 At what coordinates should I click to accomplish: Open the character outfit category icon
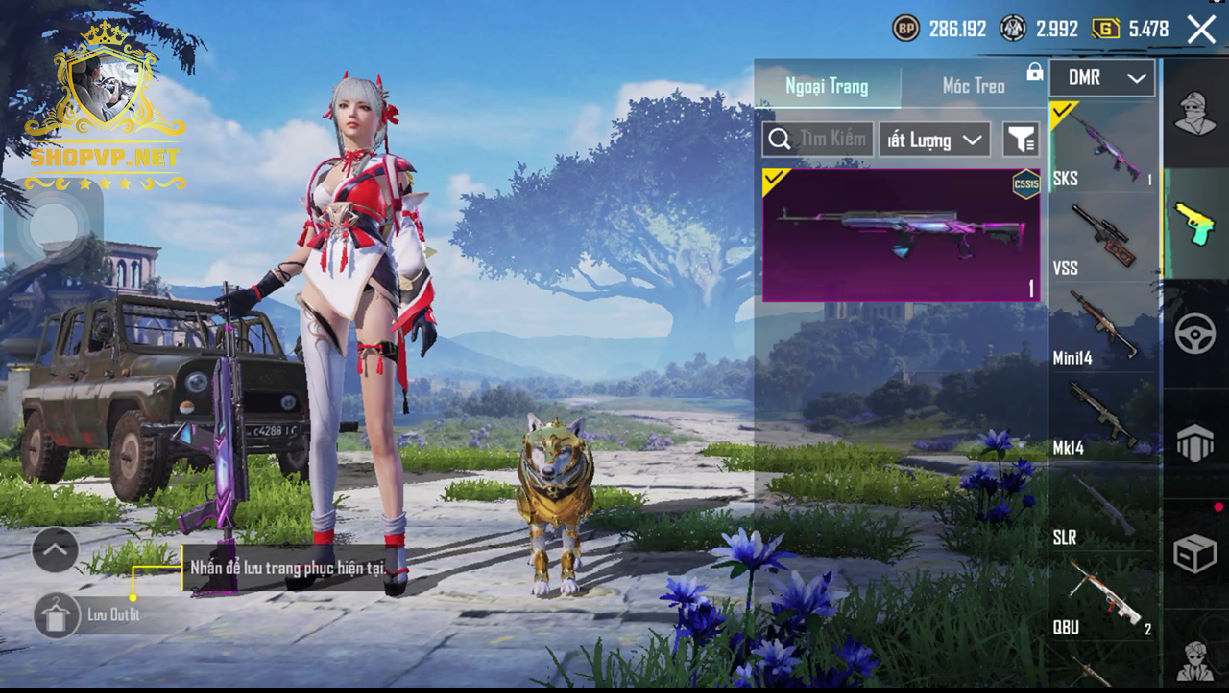coord(1195,112)
